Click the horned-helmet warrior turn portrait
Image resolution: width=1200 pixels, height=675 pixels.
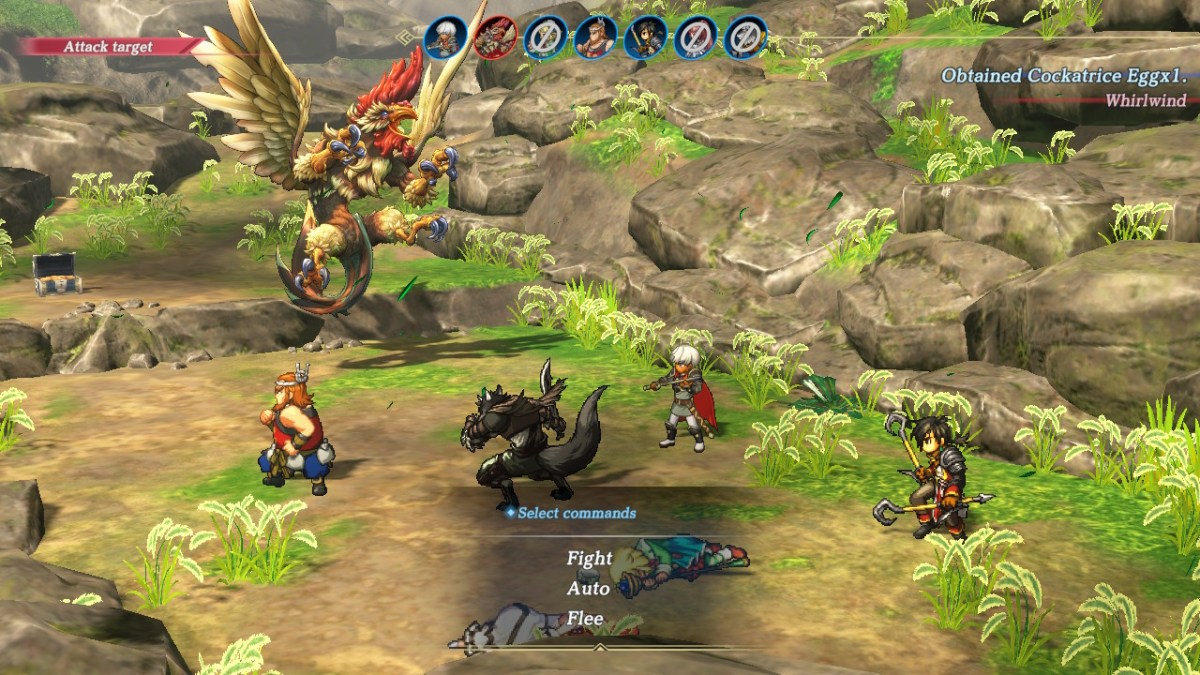[595, 38]
